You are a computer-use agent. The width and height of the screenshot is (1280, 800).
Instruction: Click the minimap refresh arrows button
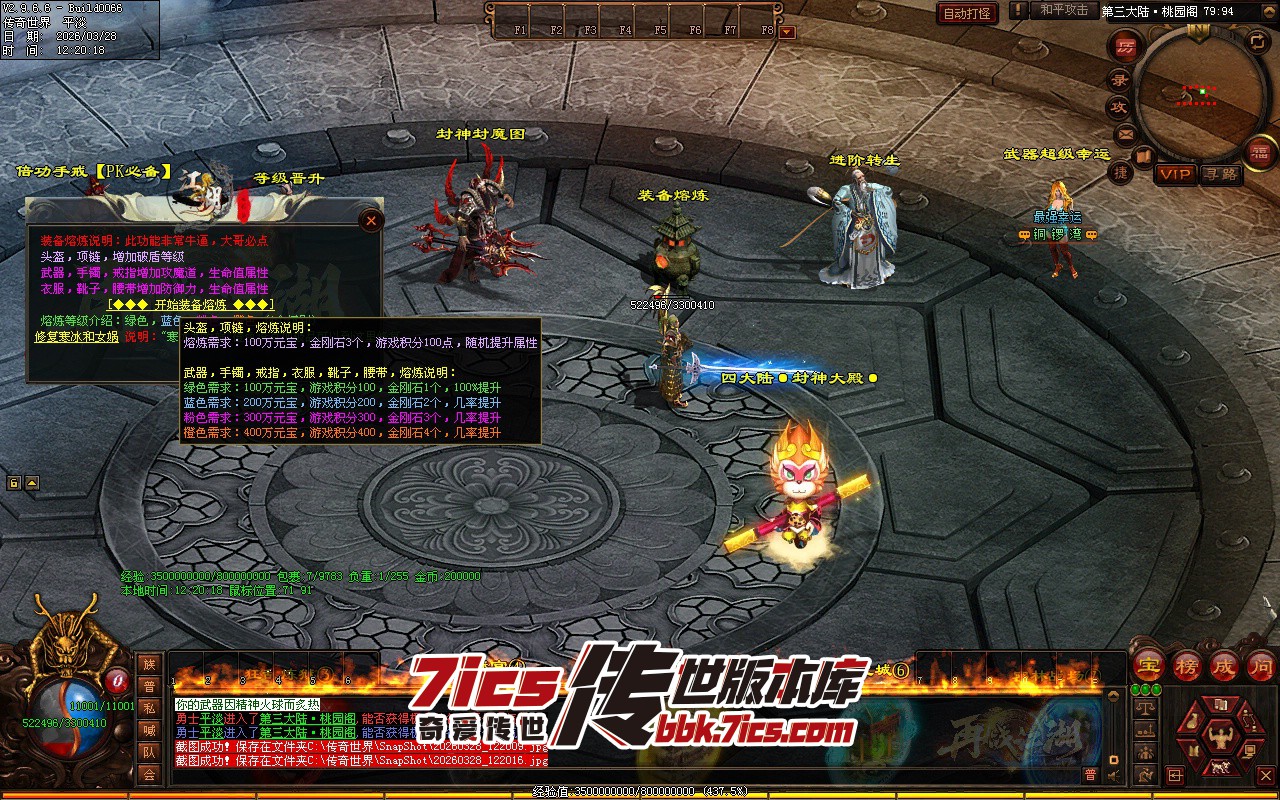tap(1256, 41)
